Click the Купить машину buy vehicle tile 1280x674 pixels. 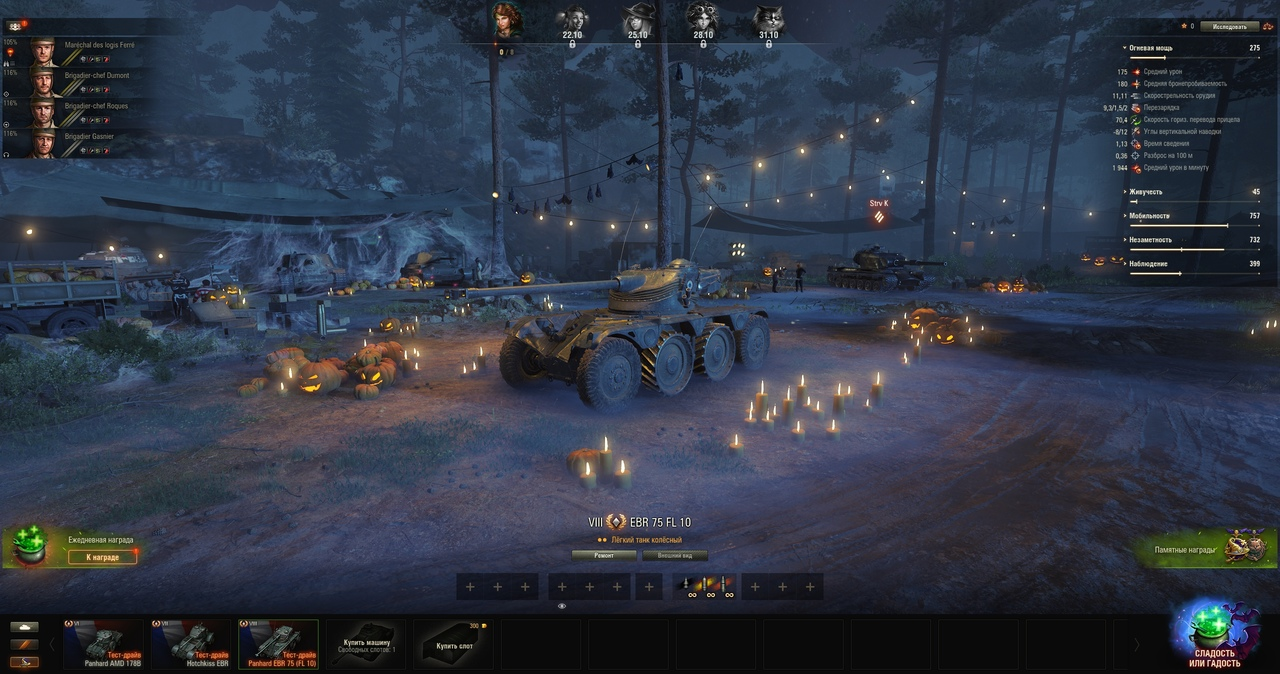coord(366,644)
